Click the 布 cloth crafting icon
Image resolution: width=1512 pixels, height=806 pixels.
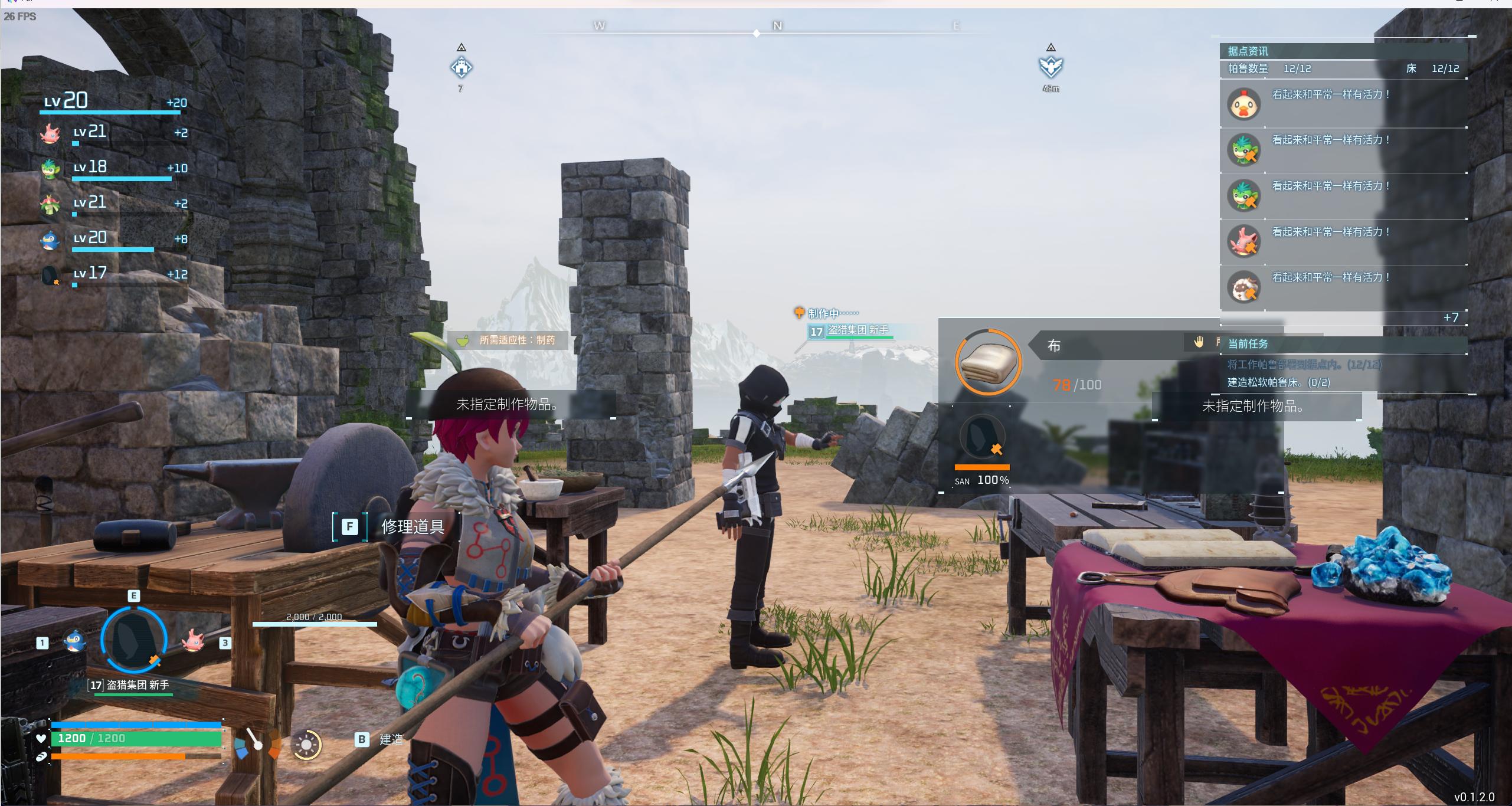[x=988, y=362]
